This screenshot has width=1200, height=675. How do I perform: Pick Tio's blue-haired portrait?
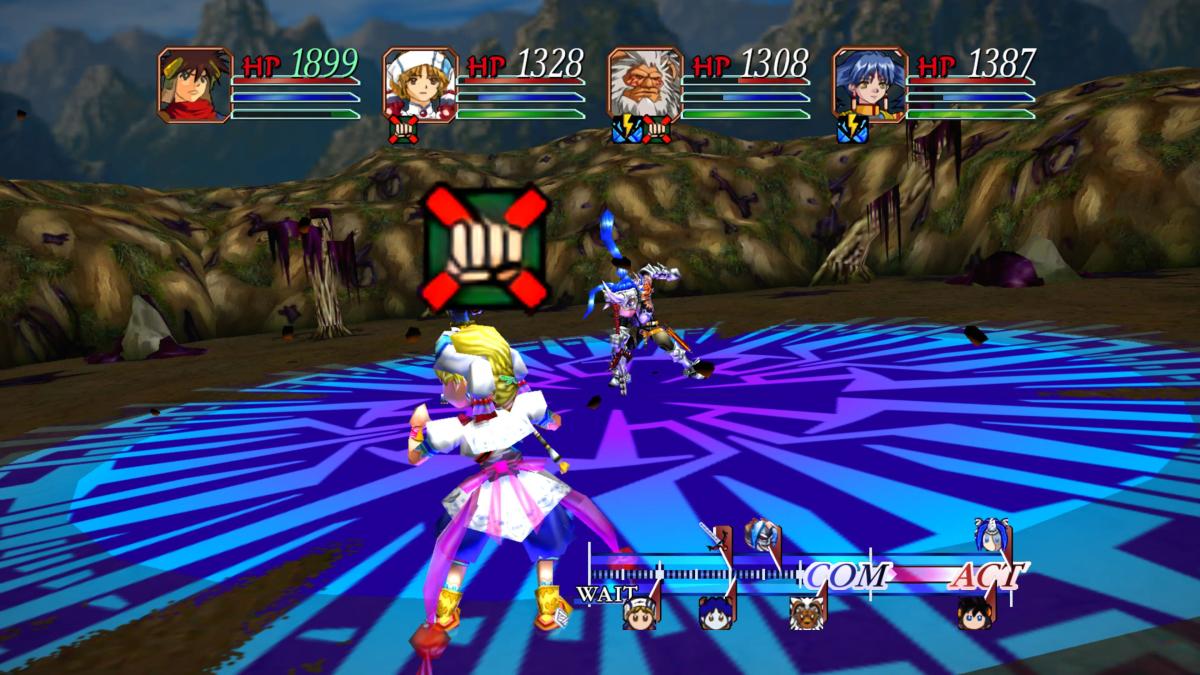[870, 85]
